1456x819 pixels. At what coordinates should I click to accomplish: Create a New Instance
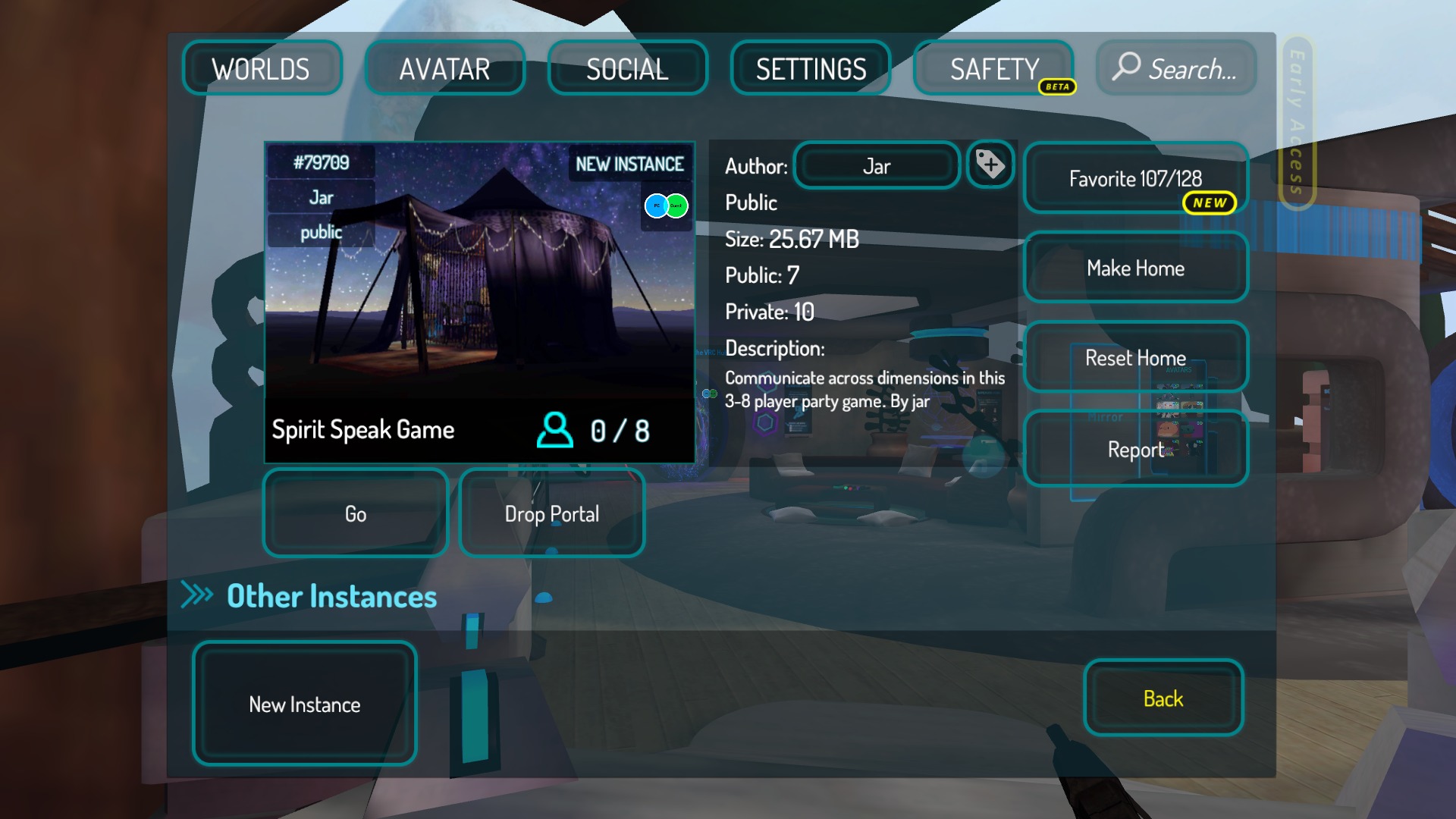pyautogui.click(x=305, y=704)
